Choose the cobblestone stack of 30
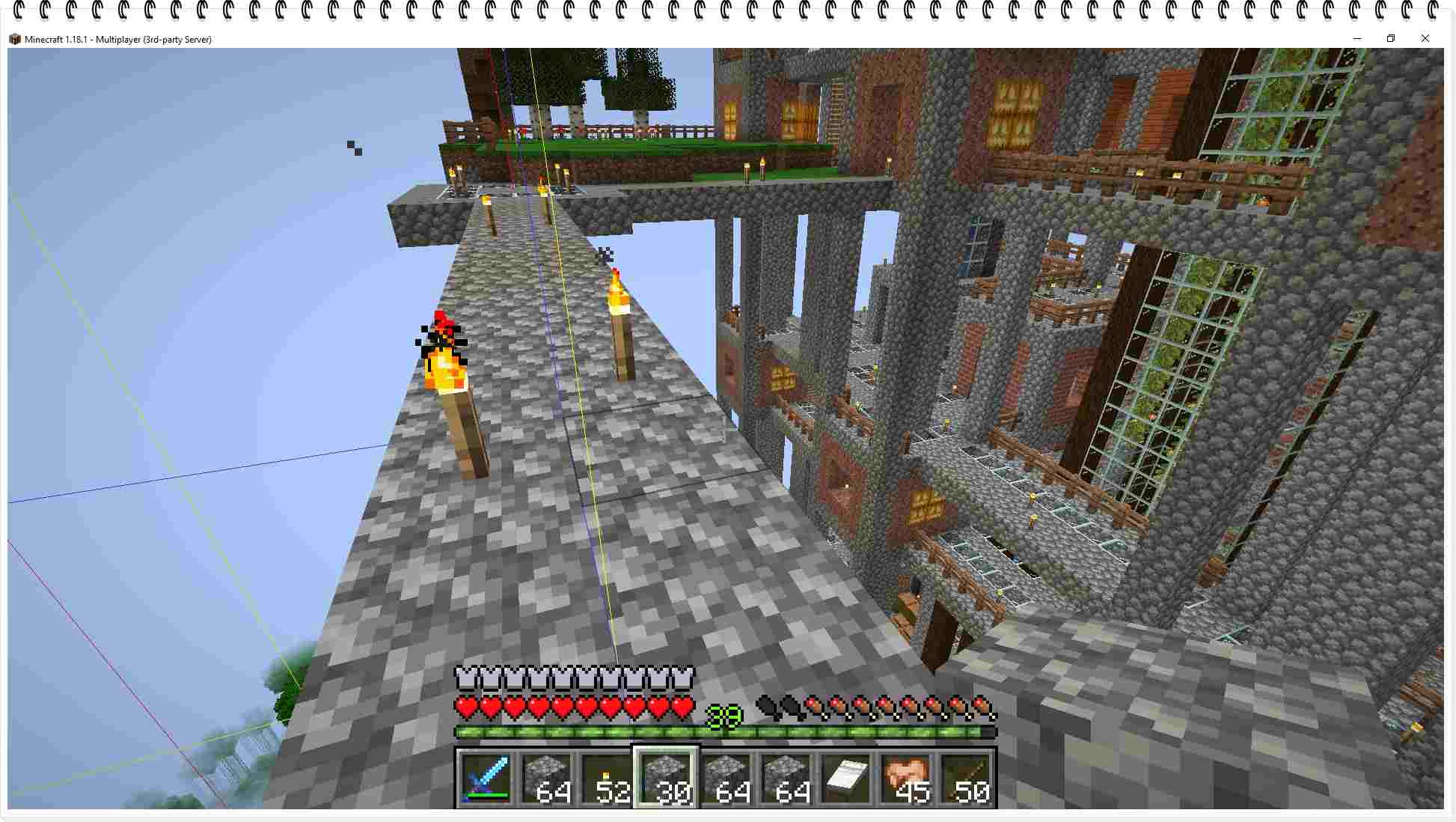The image size is (1456, 822). 666,778
